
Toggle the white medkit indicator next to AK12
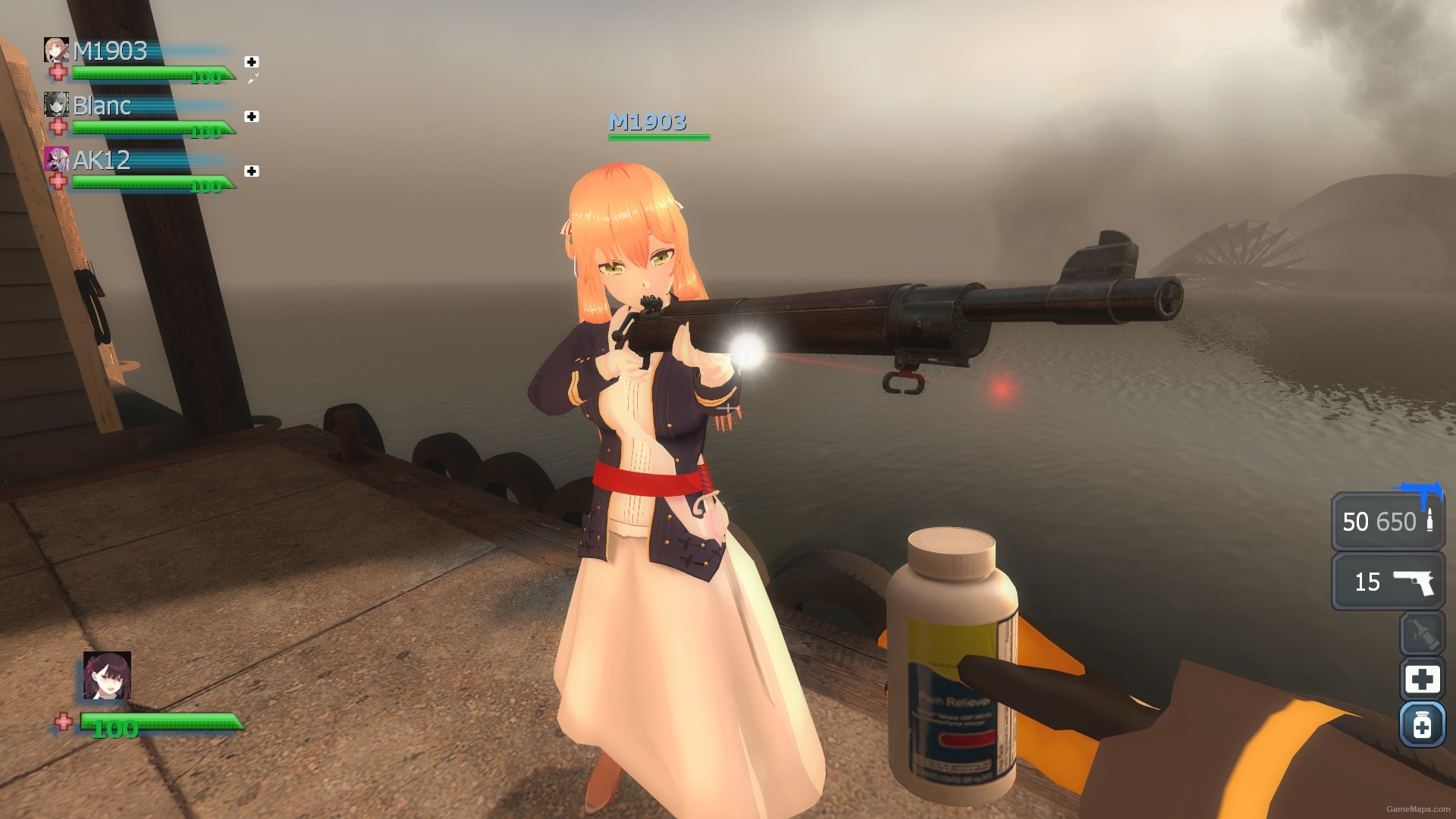click(x=250, y=169)
